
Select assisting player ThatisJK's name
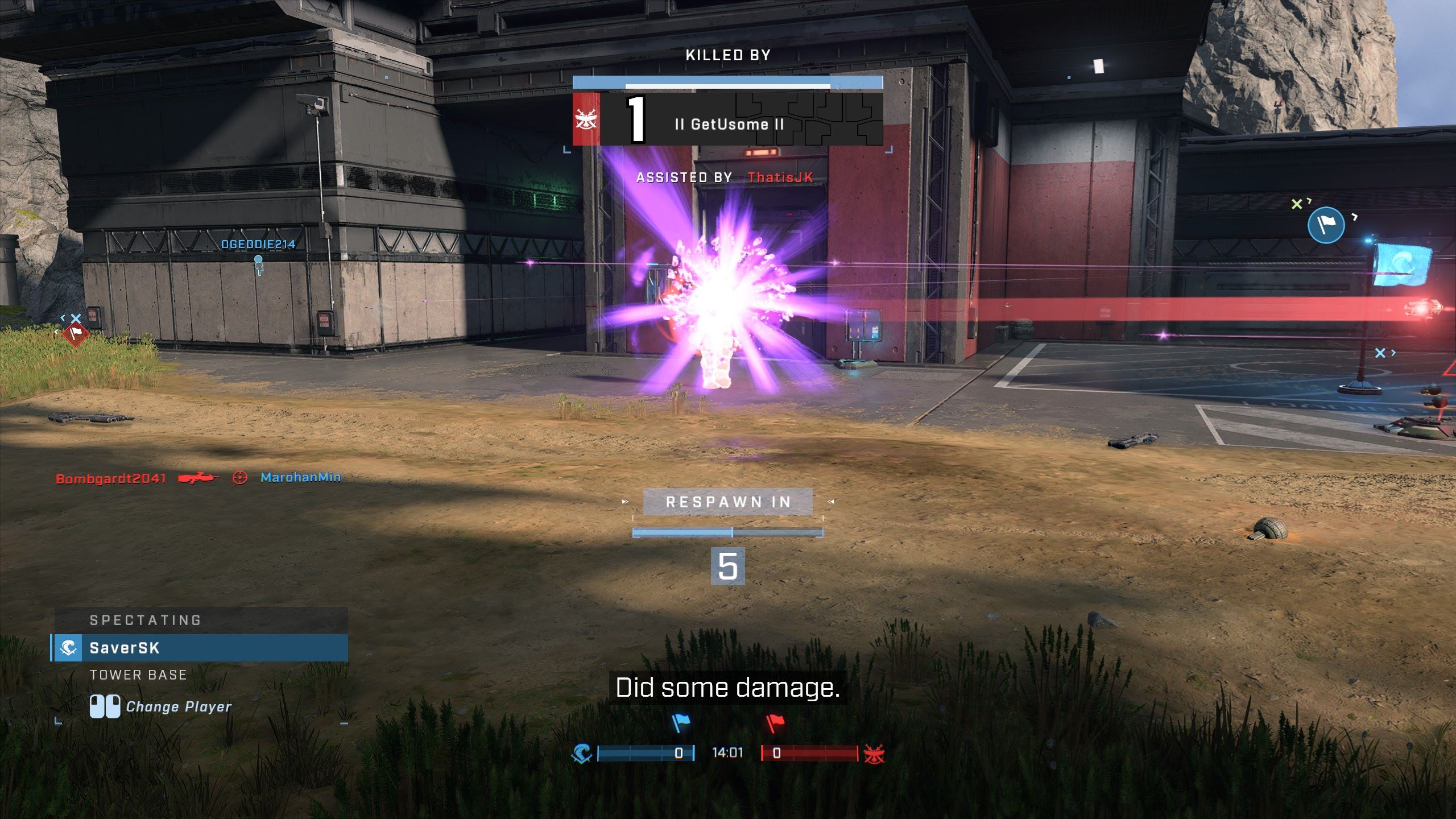(x=780, y=177)
